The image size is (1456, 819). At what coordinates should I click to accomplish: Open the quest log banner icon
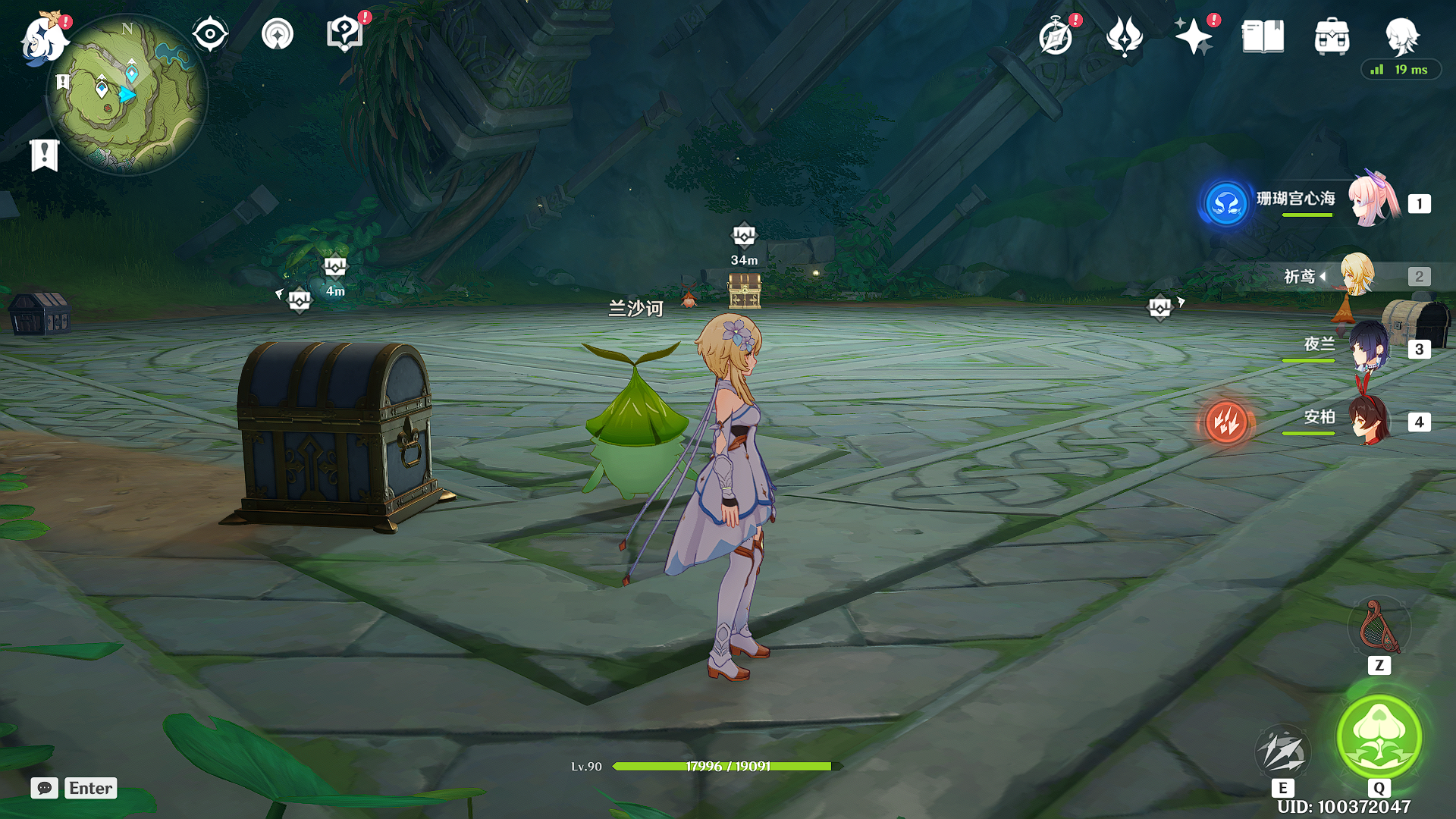pyautogui.click(x=45, y=155)
